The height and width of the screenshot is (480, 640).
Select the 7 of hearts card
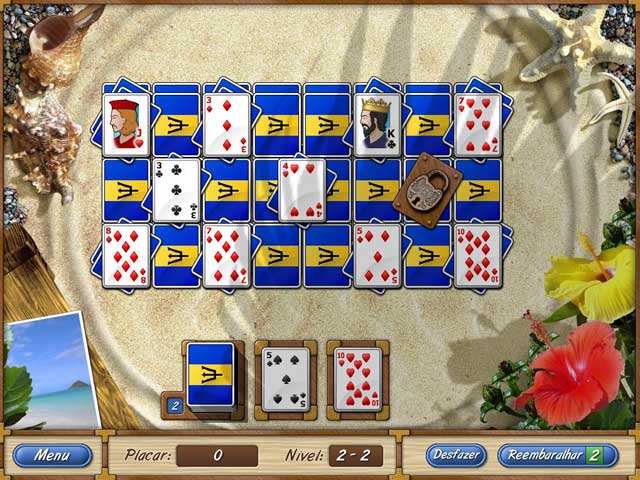point(478,125)
